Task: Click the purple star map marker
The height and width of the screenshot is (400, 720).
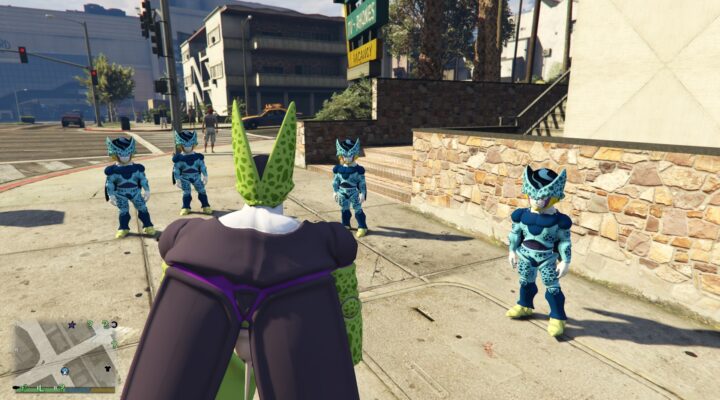Action: coord(71,325)
